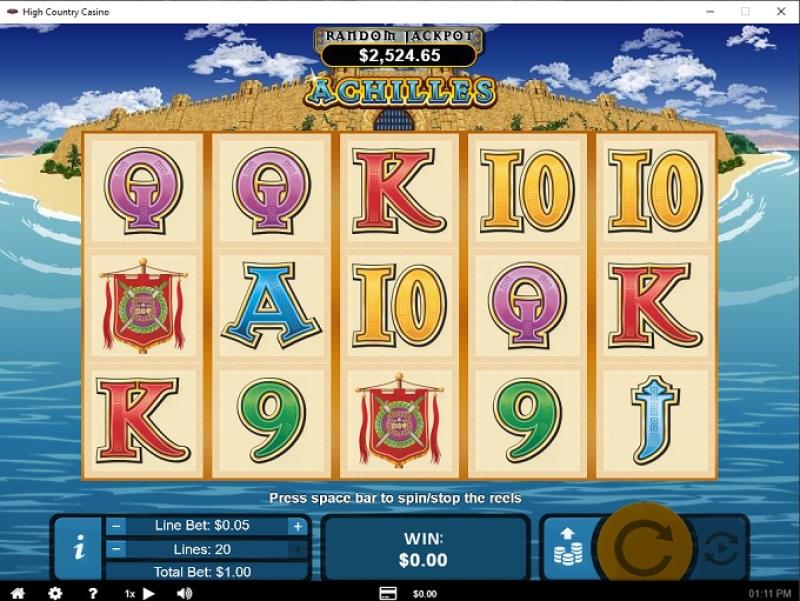
Task: Toggle the autoplay button
Action: [721, 548]
